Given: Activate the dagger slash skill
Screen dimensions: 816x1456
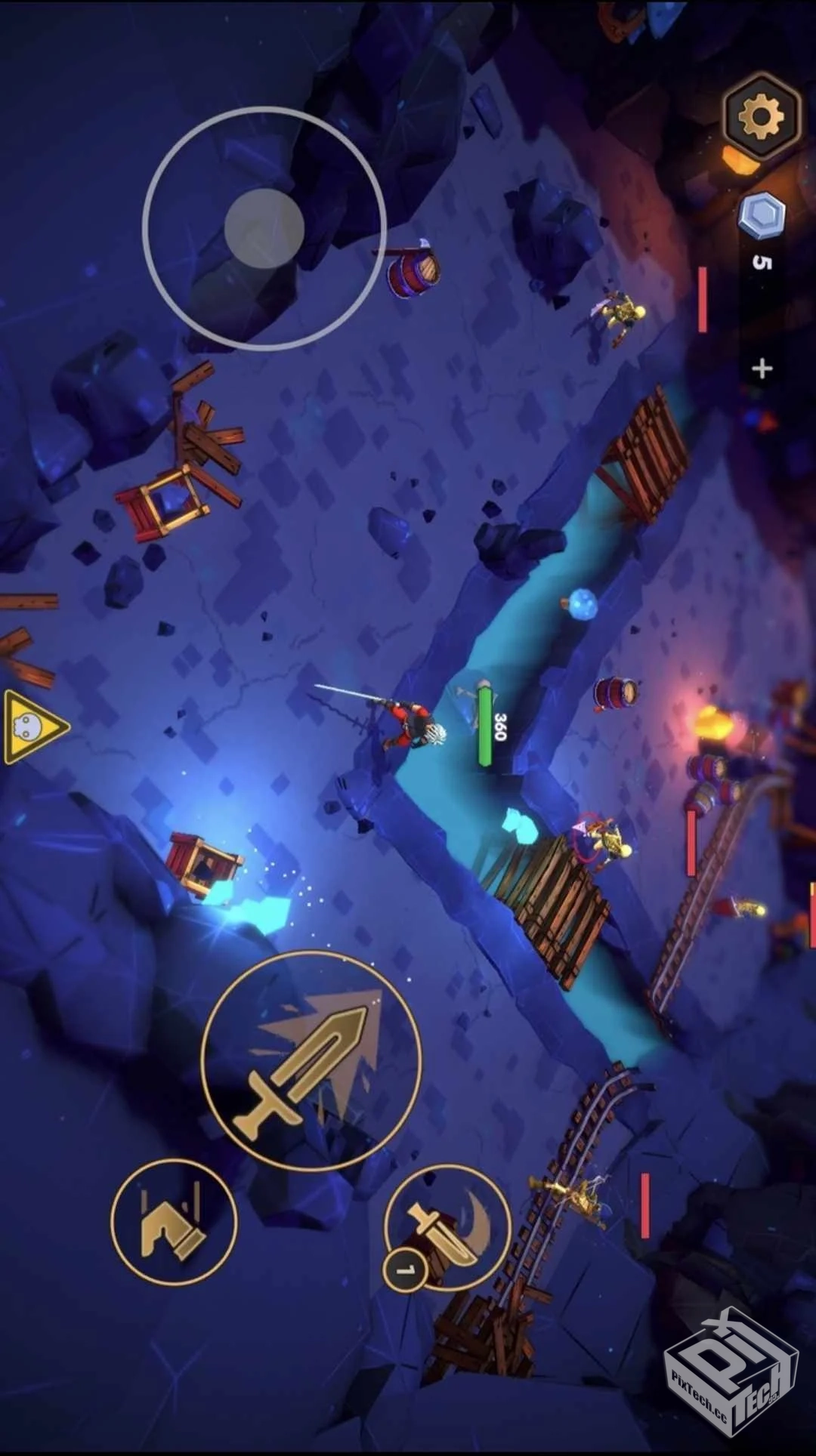Looking at the screenshot, I should click(x=447, y=1227).
